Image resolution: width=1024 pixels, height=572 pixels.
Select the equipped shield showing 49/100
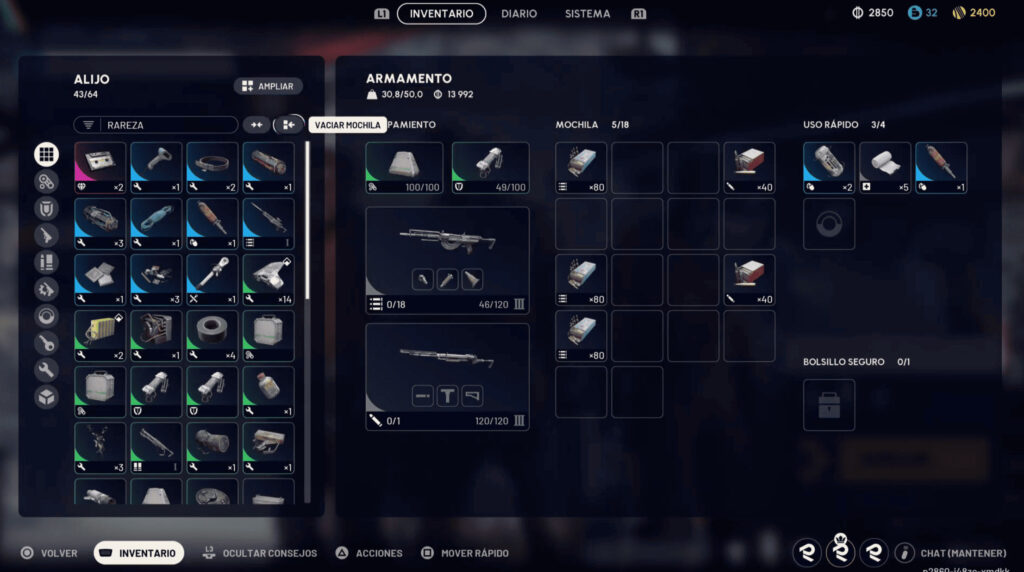[x=490, y=168]
